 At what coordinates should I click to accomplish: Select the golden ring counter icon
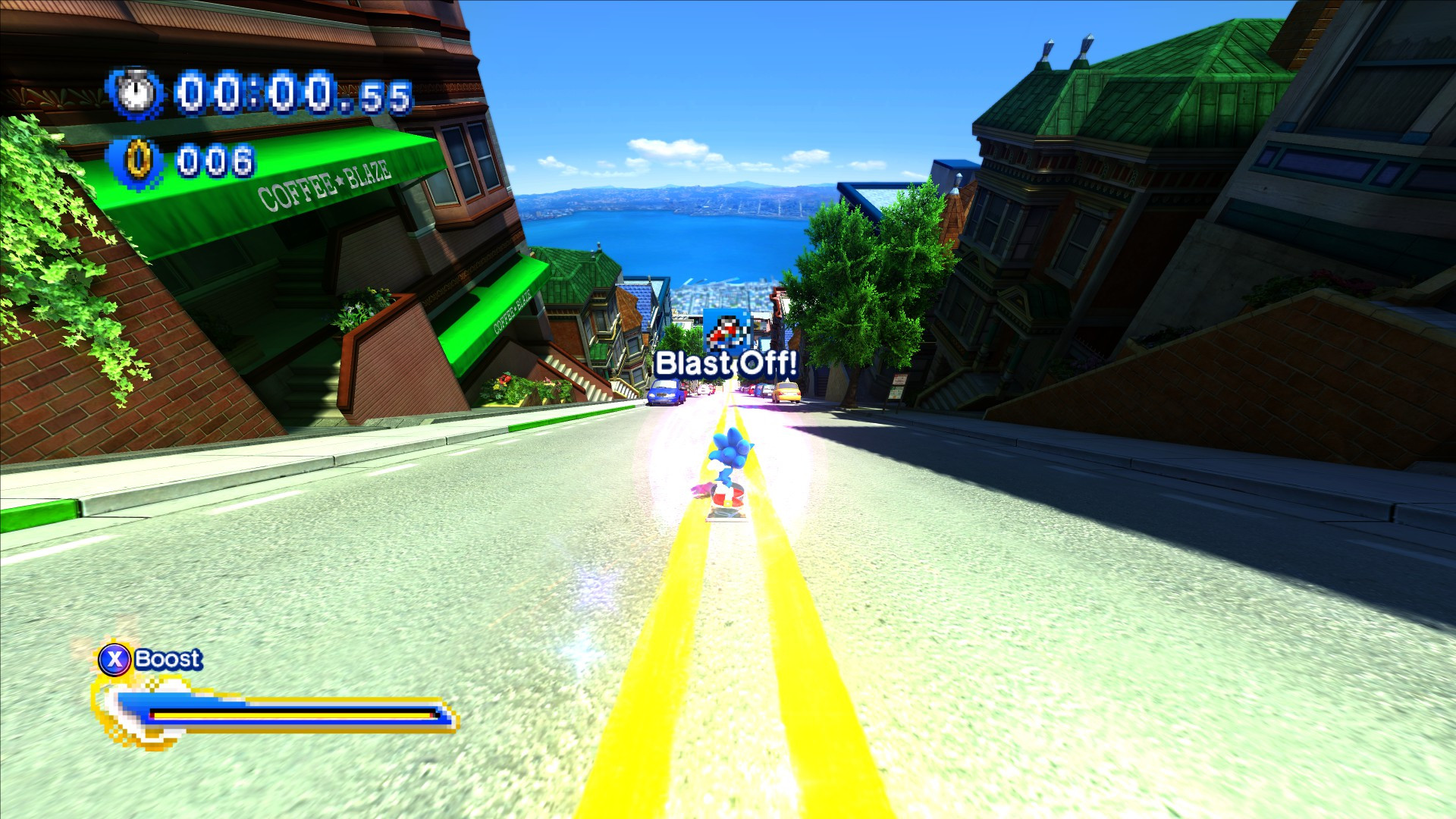[x=137, y=159]
